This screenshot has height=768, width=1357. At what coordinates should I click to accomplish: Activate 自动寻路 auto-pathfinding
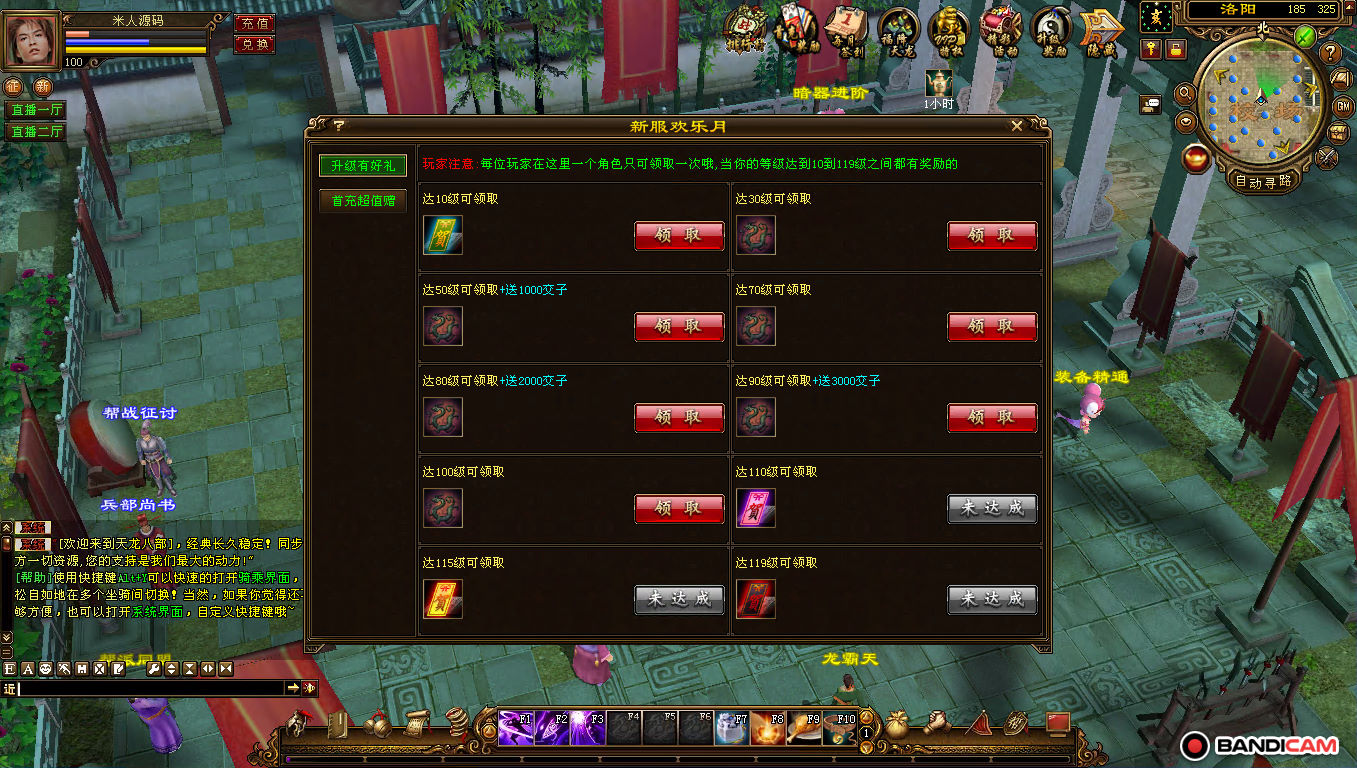click(x=1263, y=181)
